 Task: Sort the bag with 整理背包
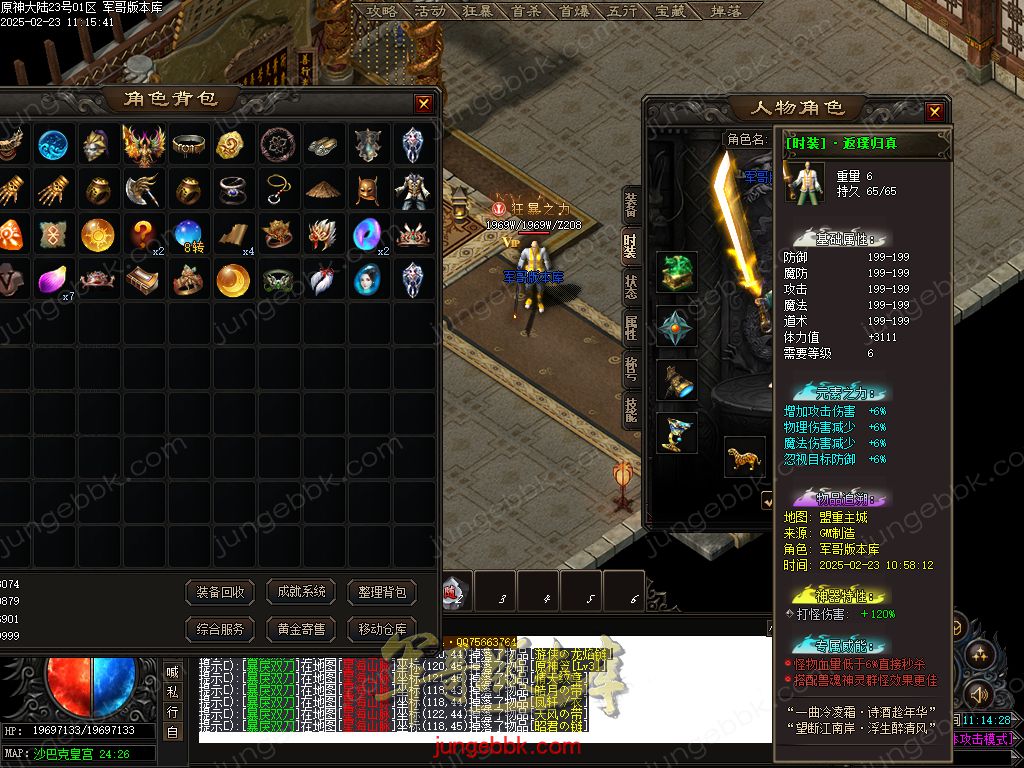pos(382,592)
